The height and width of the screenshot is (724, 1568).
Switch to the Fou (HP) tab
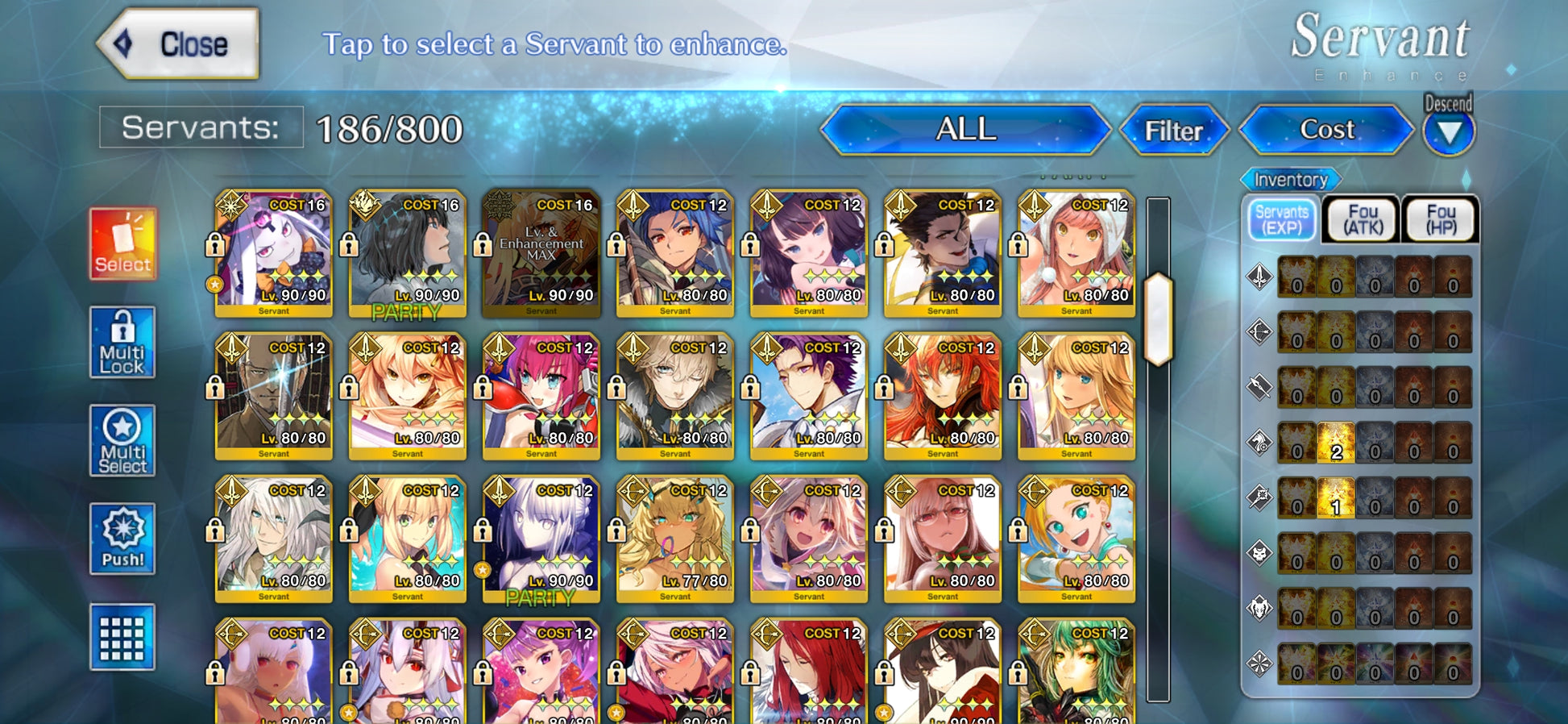point(1441,220)
